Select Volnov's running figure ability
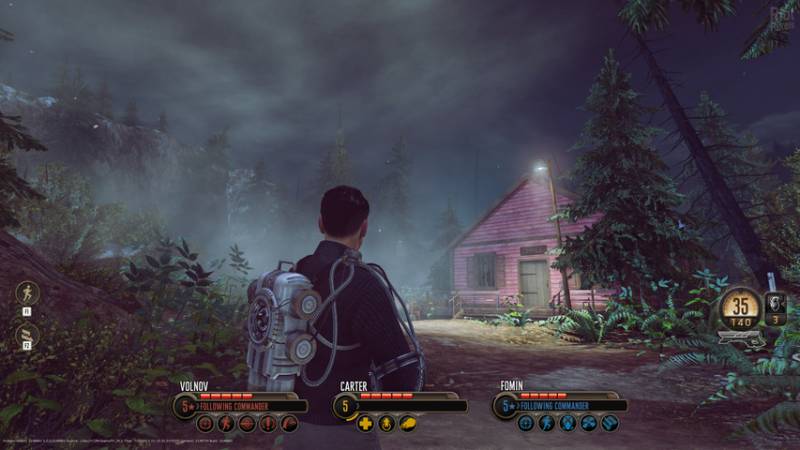 [x=226, y=423]
